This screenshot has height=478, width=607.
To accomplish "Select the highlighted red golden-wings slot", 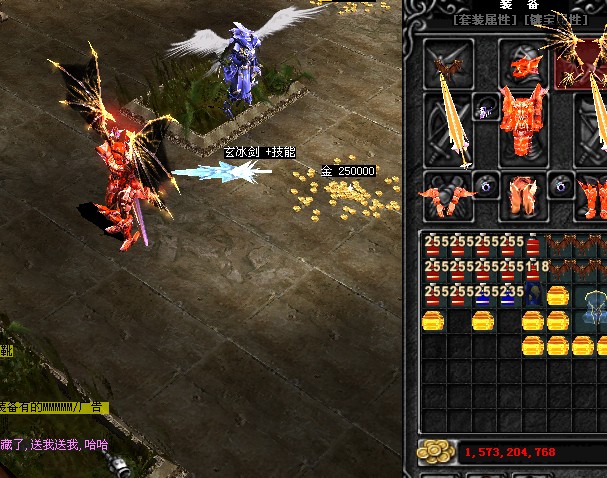I will (581, 66).
